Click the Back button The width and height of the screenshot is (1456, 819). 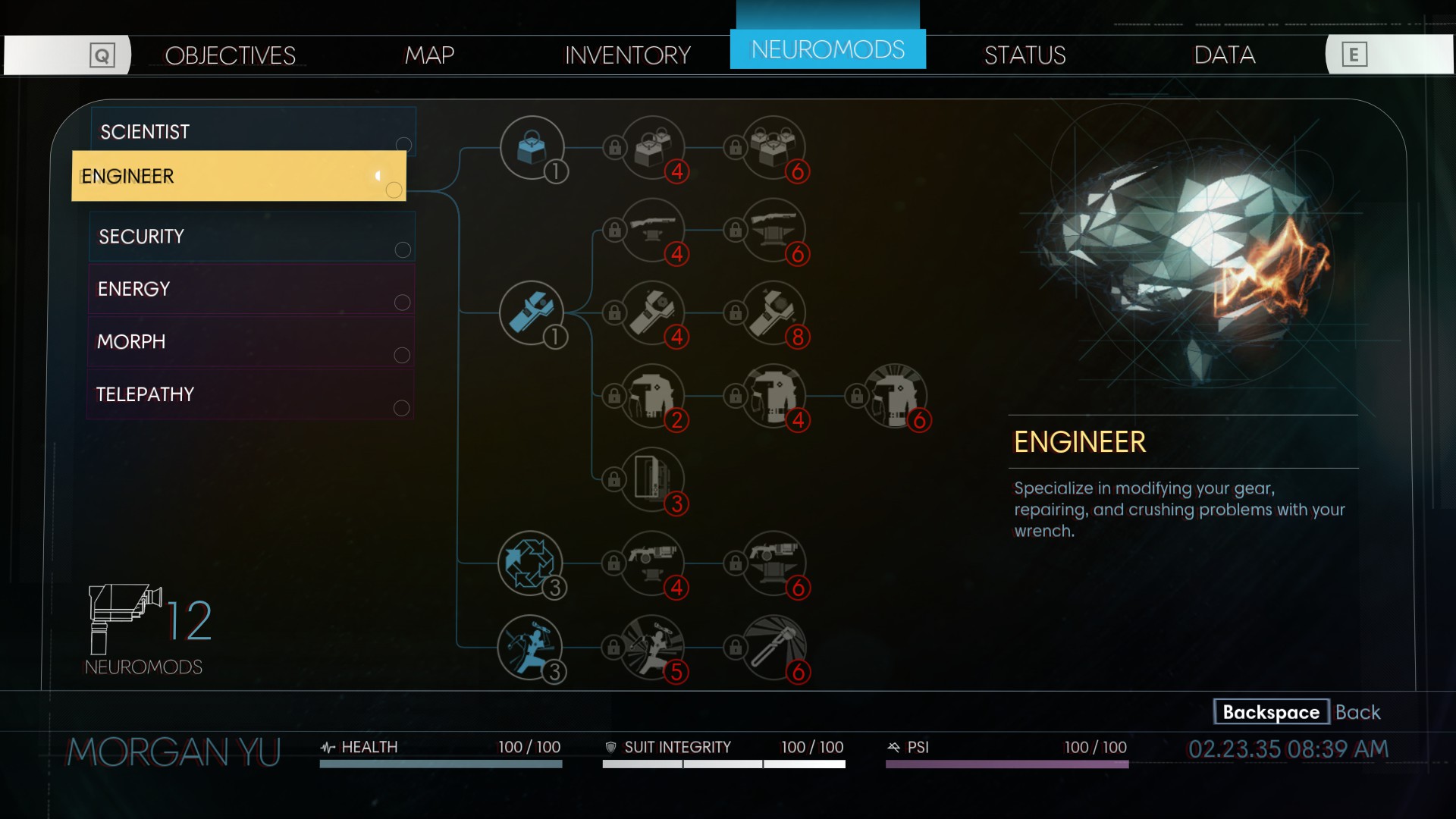pyautogui.click(x=1297, y=712)
